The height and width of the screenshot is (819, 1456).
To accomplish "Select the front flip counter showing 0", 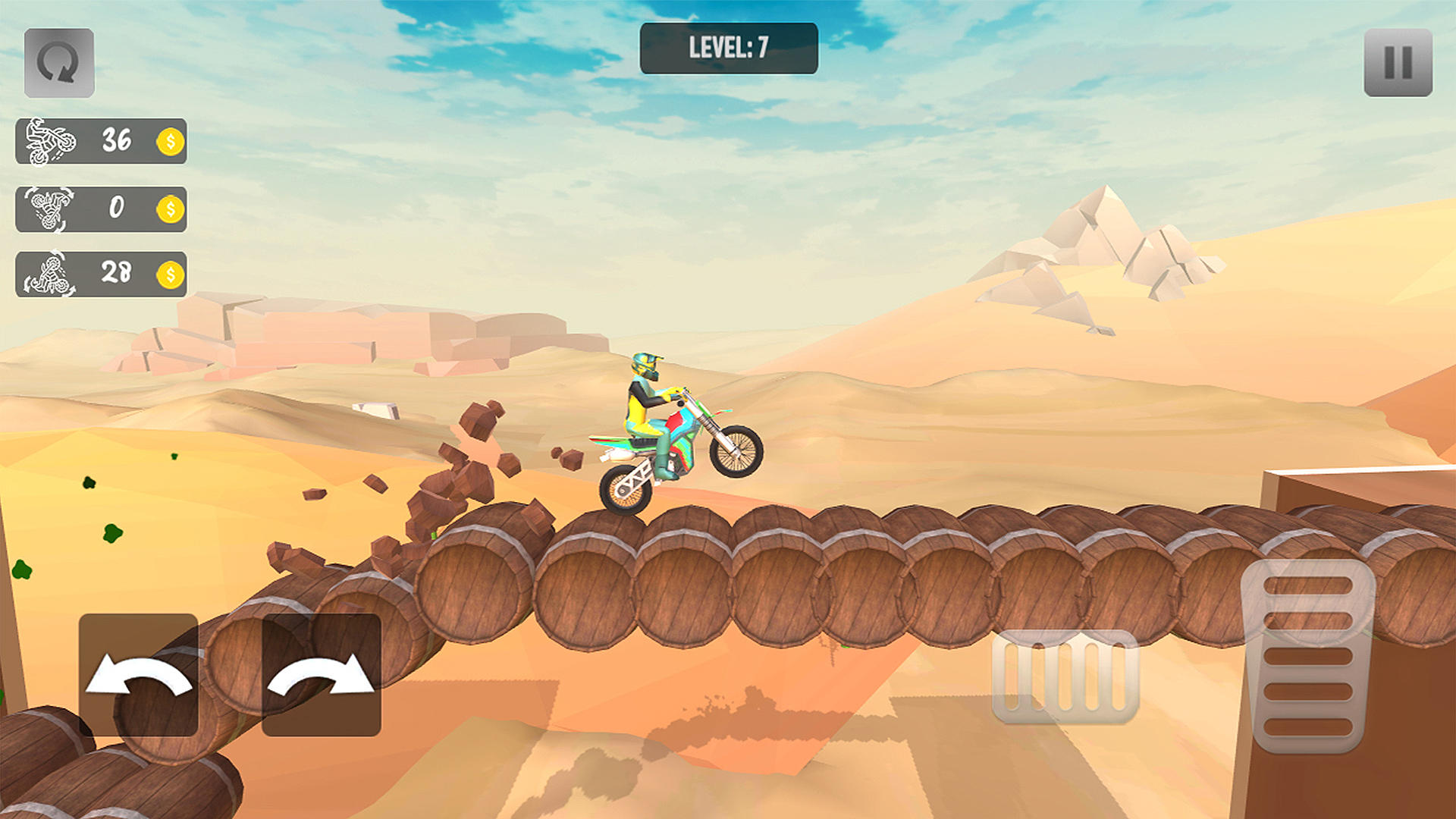I will pos(101,207).
